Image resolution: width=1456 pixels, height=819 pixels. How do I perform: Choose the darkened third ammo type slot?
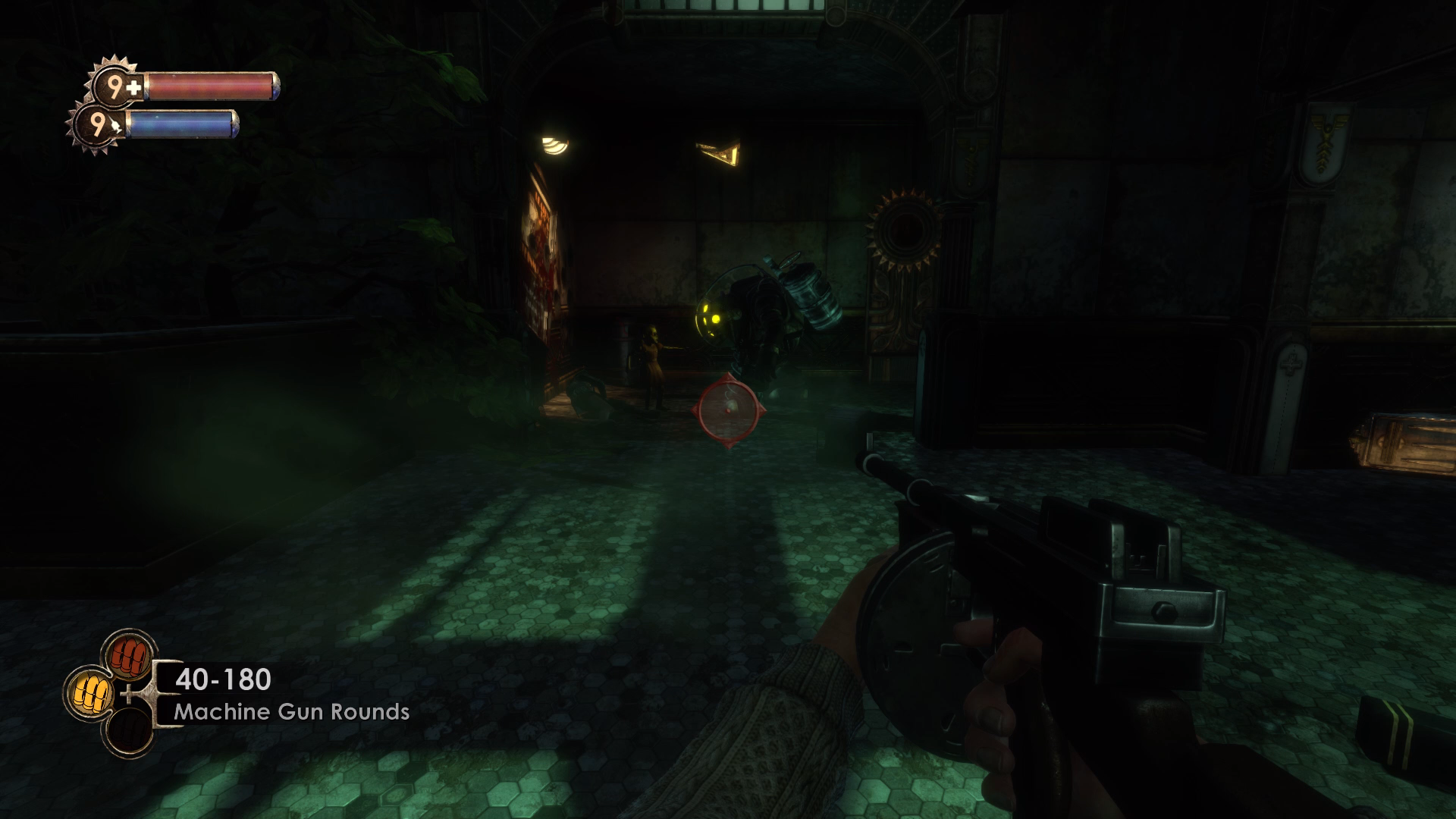pos(128,730)
